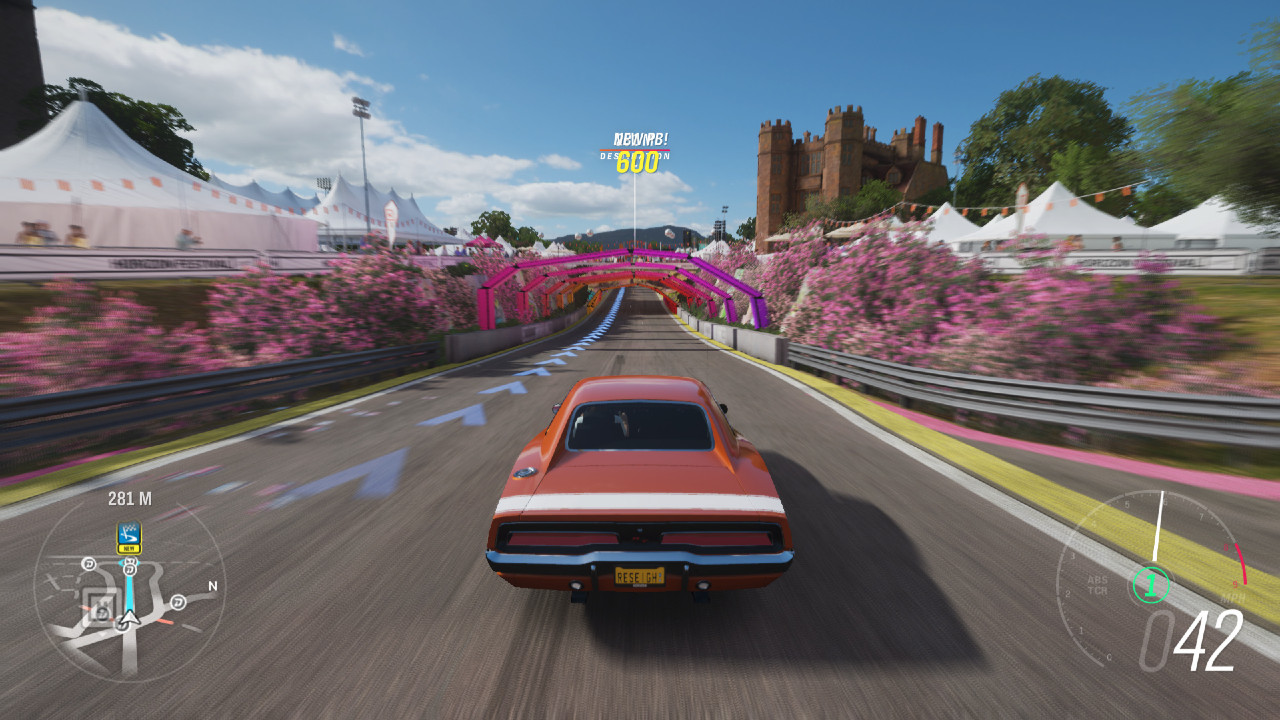
Task: Click the MPH unit label on the speedometer
Action: point(1233,598)
